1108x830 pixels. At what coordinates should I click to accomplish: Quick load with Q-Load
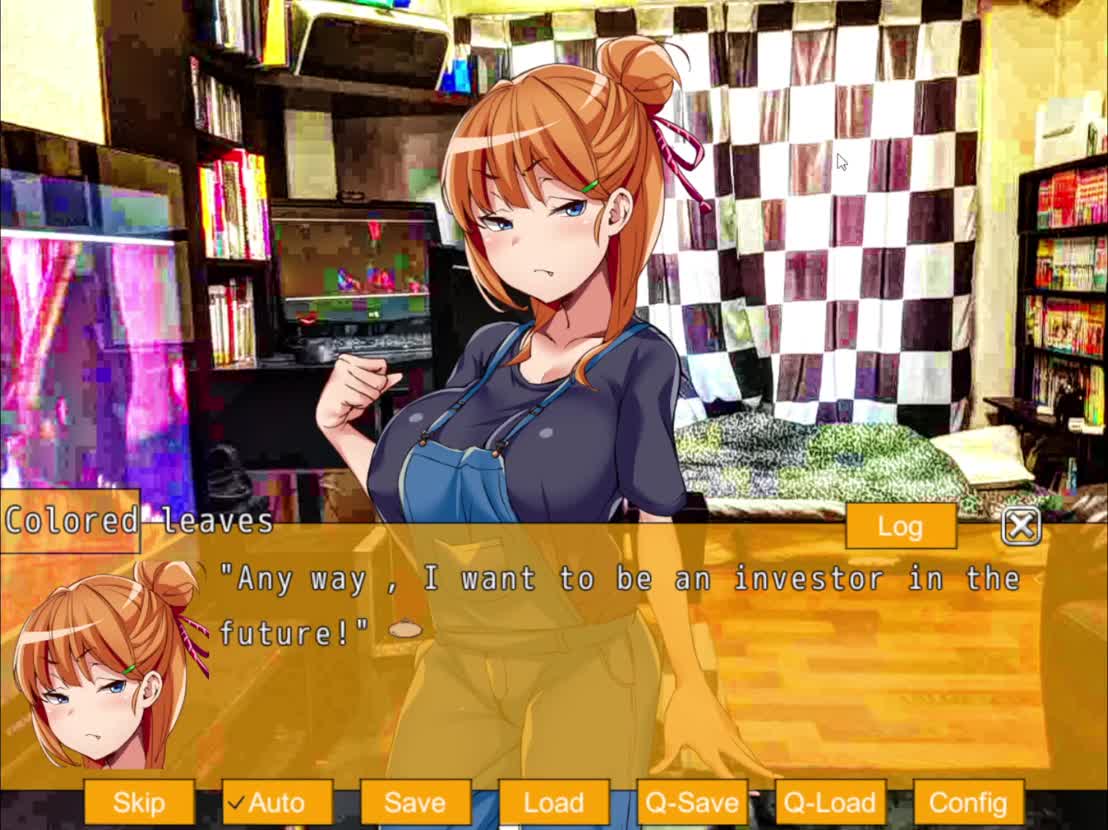pos(830,802)
